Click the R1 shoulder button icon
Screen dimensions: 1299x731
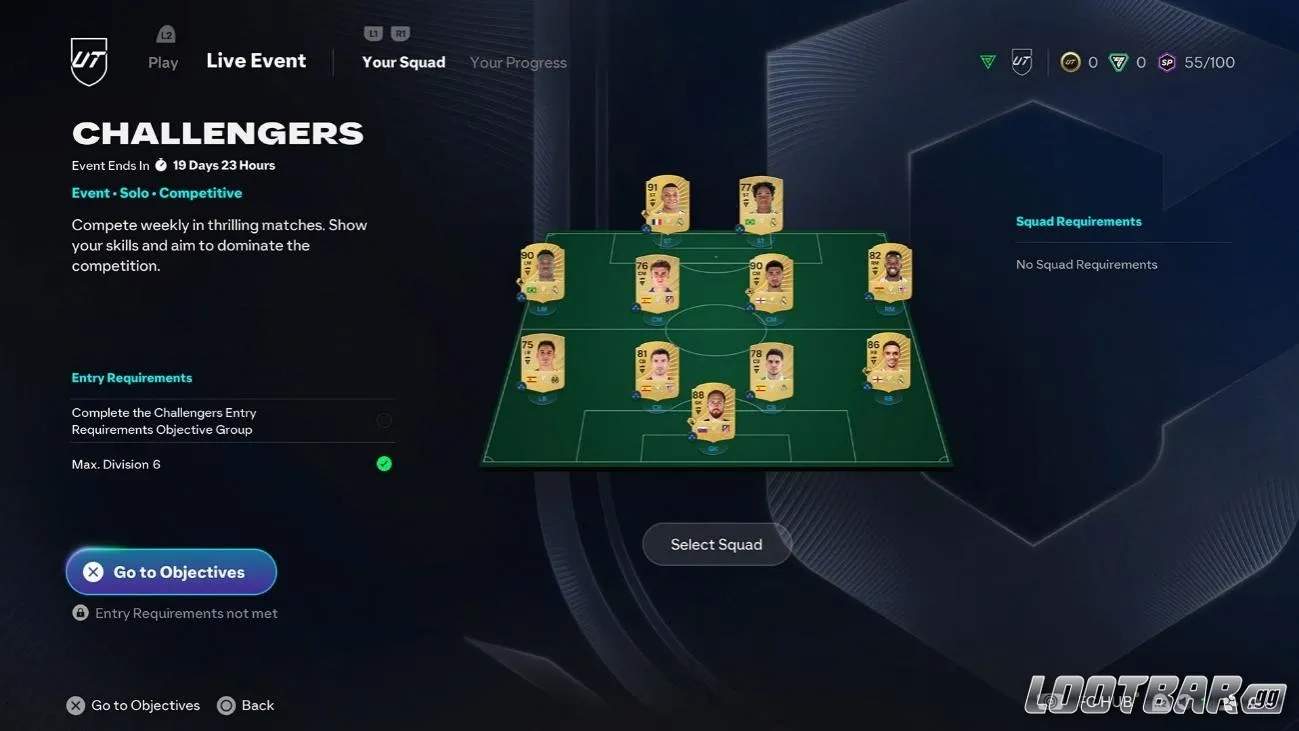pyautogui.click(x=399, y=32)
